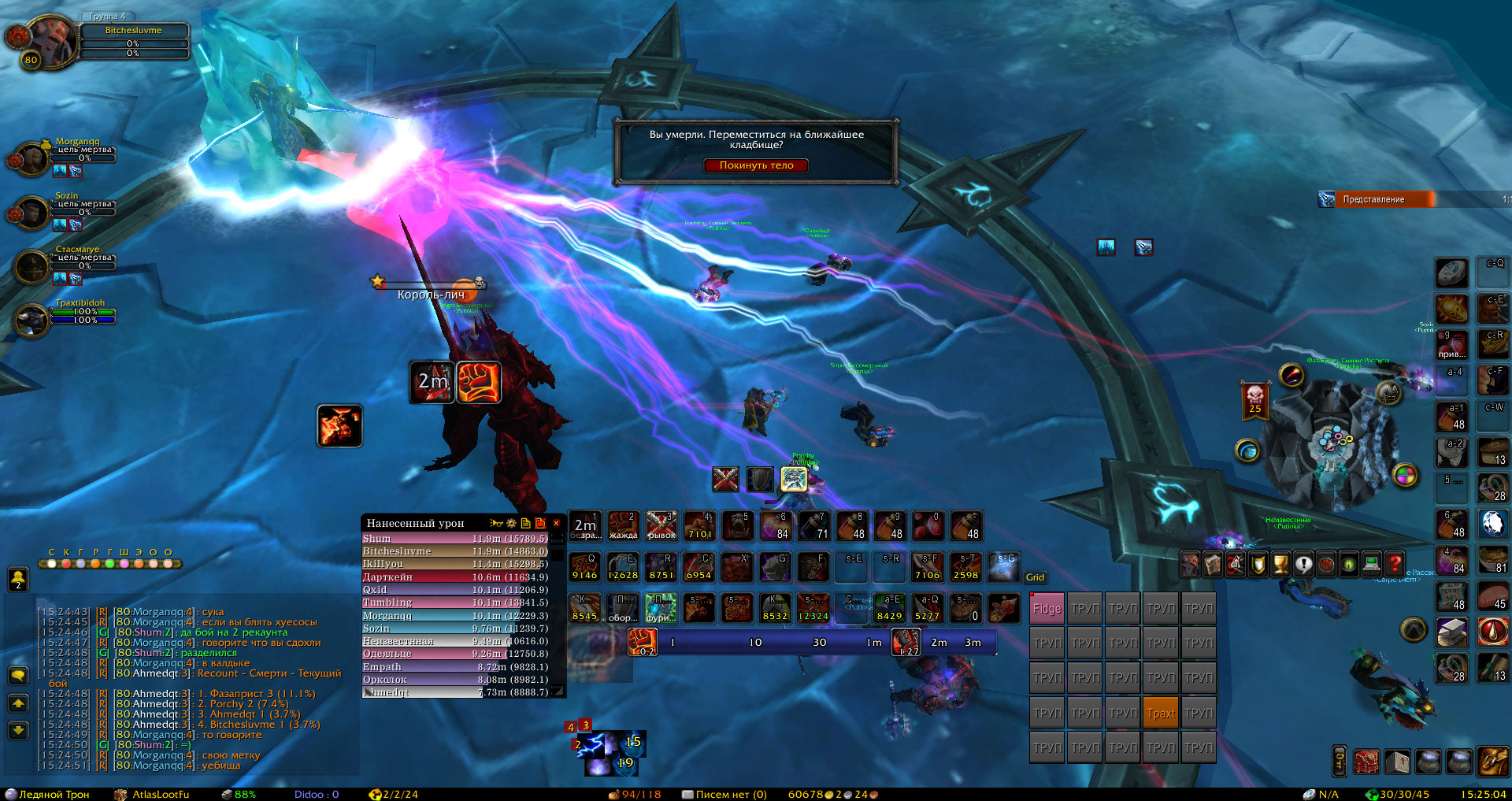
Task: Open the red question mark help button
Action: click(x=1395, y=563)
